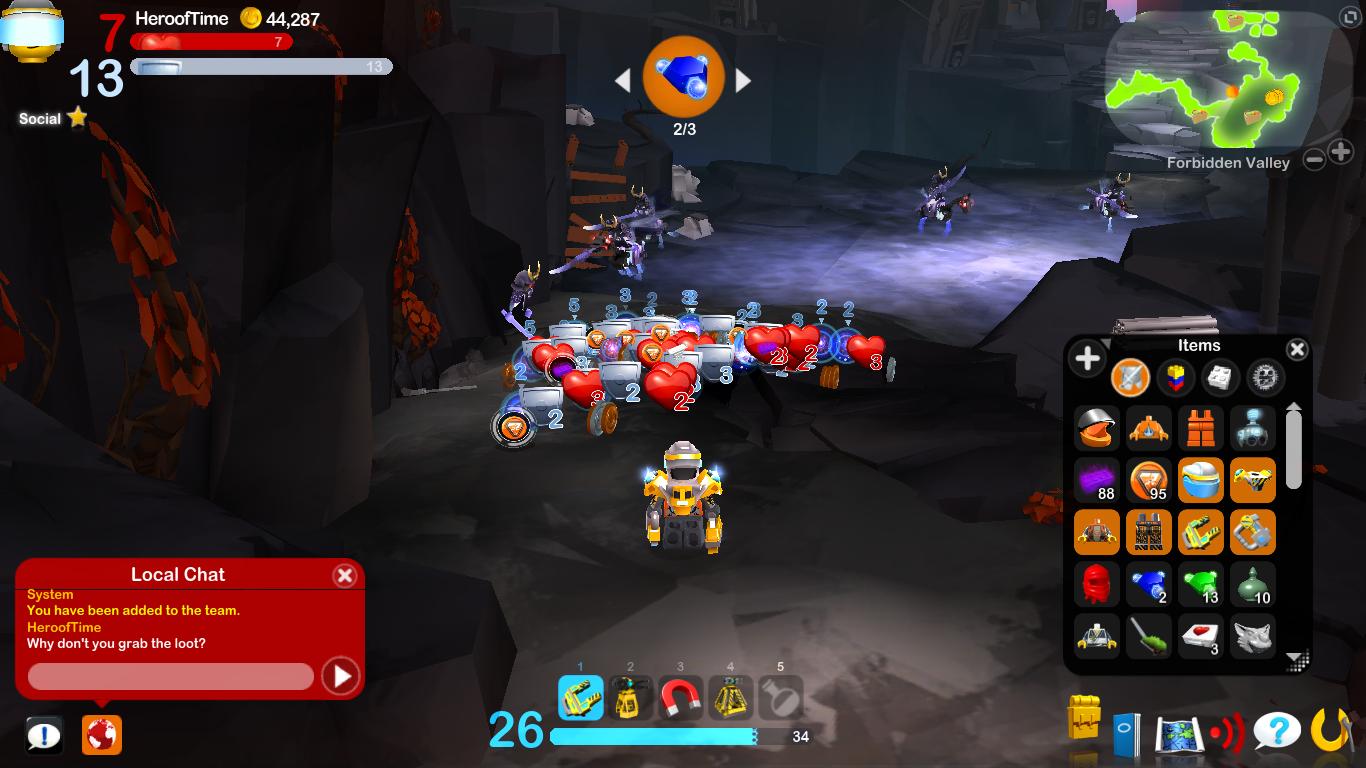This screenshot has height=768, width=1366.
Task: Open the help question mark bubble
Action: tap(1277, 733)
